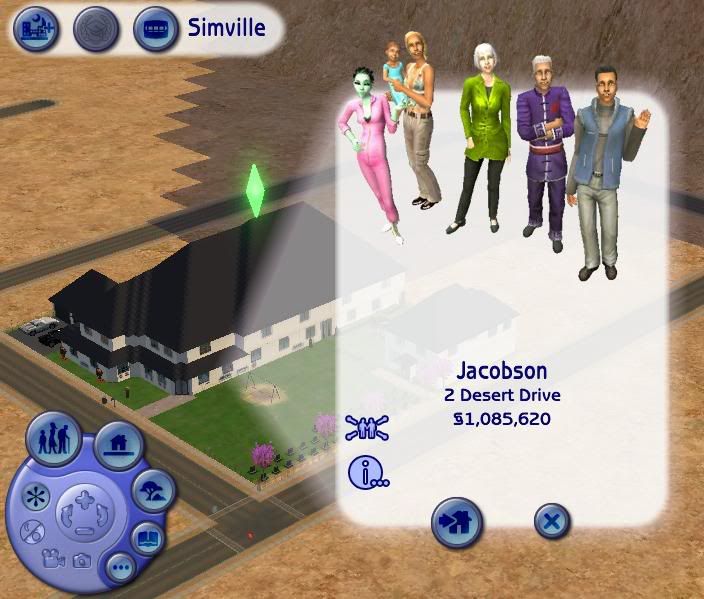The height and width of the screenshot is (599, 704).
Task: Zoom out with the camera minus control
Action: pyautogui.click(x=83, y=531)
